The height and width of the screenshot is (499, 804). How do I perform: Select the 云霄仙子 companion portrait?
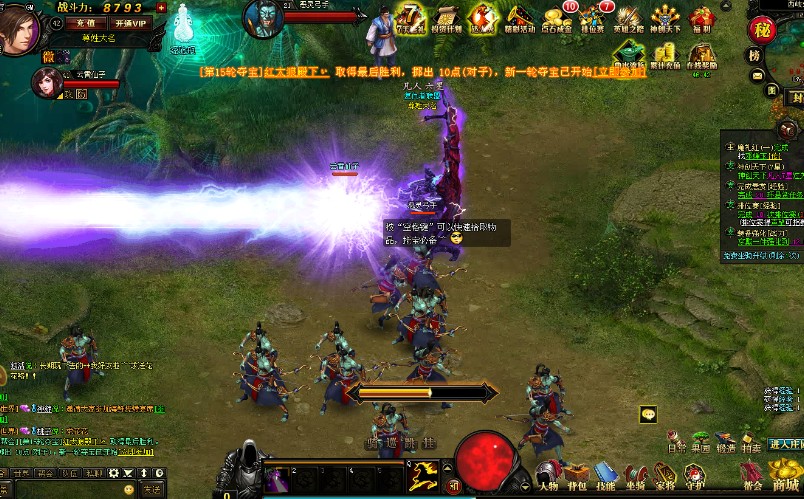(x=45, y=84)
